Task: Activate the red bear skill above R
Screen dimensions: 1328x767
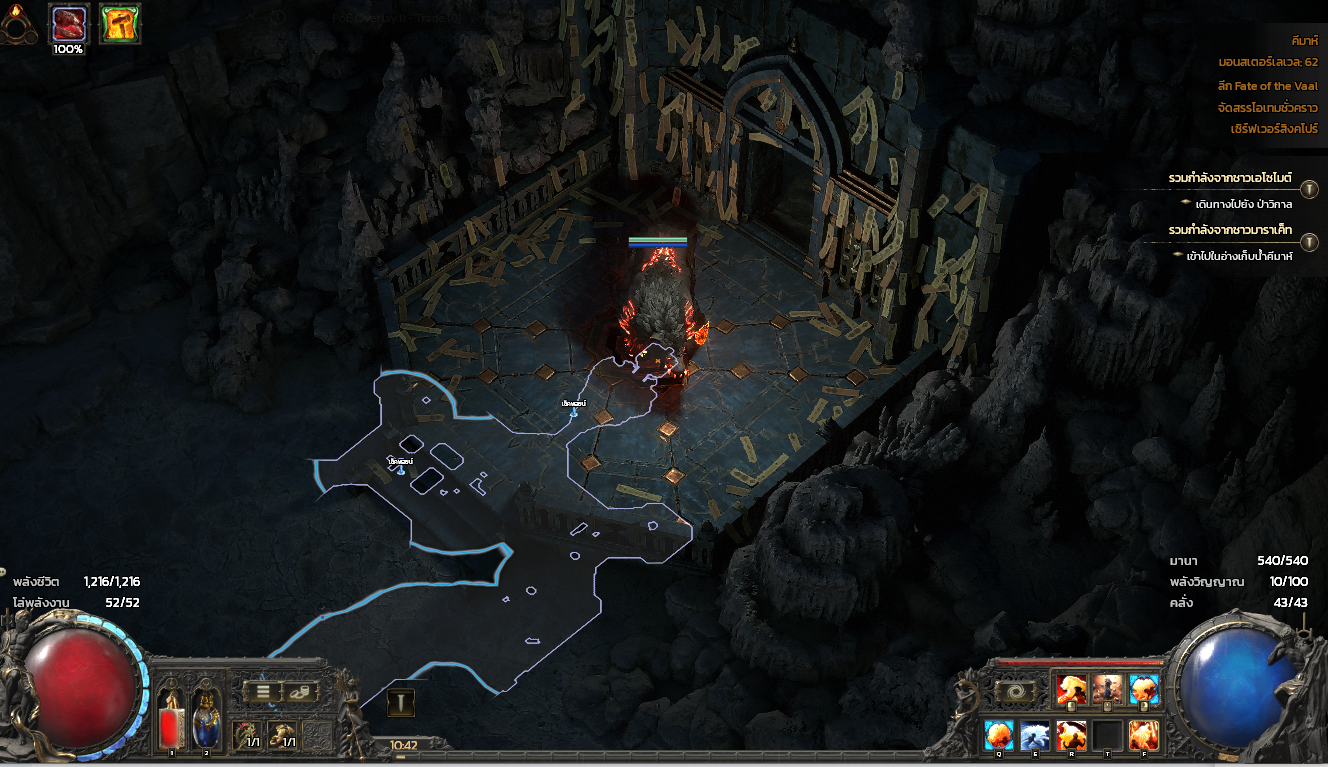Action: click(1071, 735)
